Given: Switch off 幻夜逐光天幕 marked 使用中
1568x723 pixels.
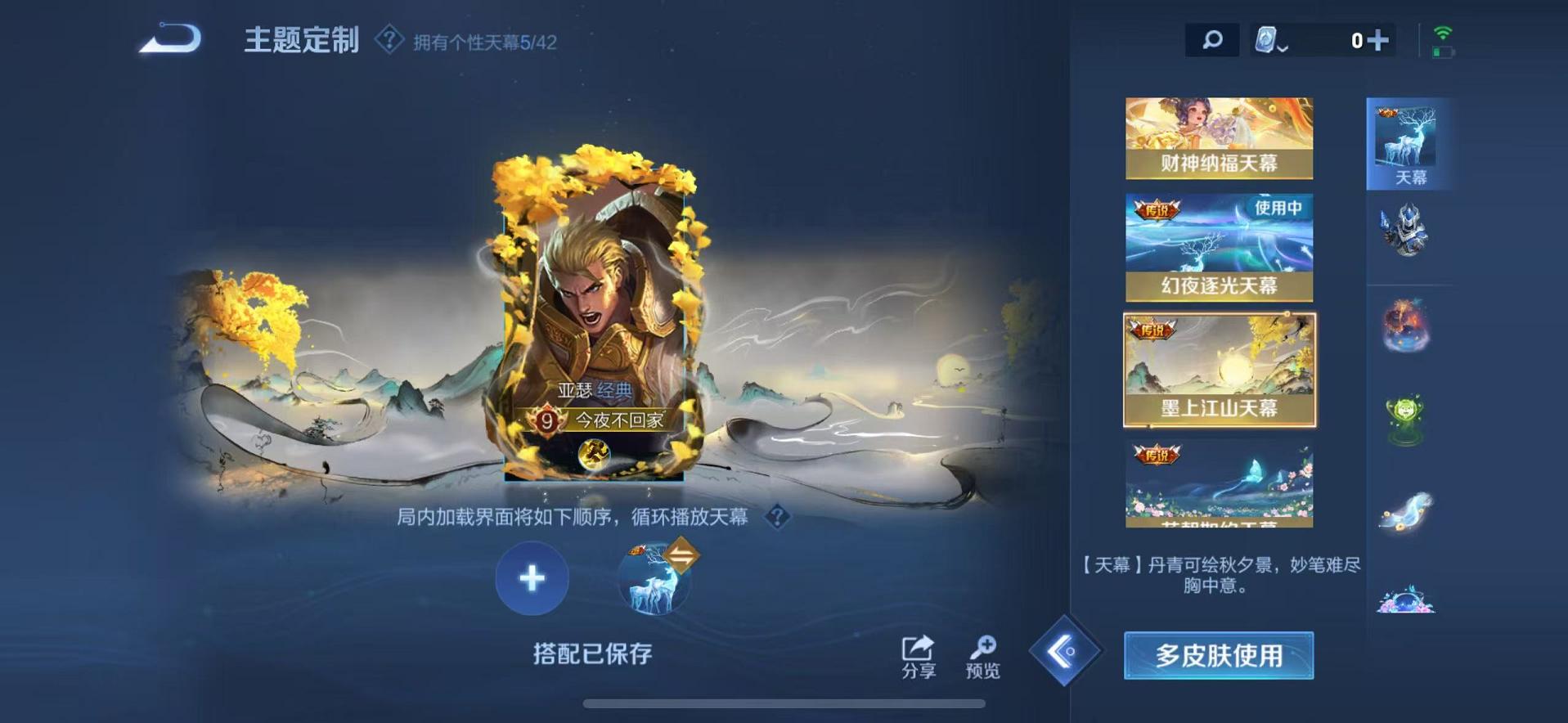Looking at the screenshot, I should click(x=1218, y=245).
